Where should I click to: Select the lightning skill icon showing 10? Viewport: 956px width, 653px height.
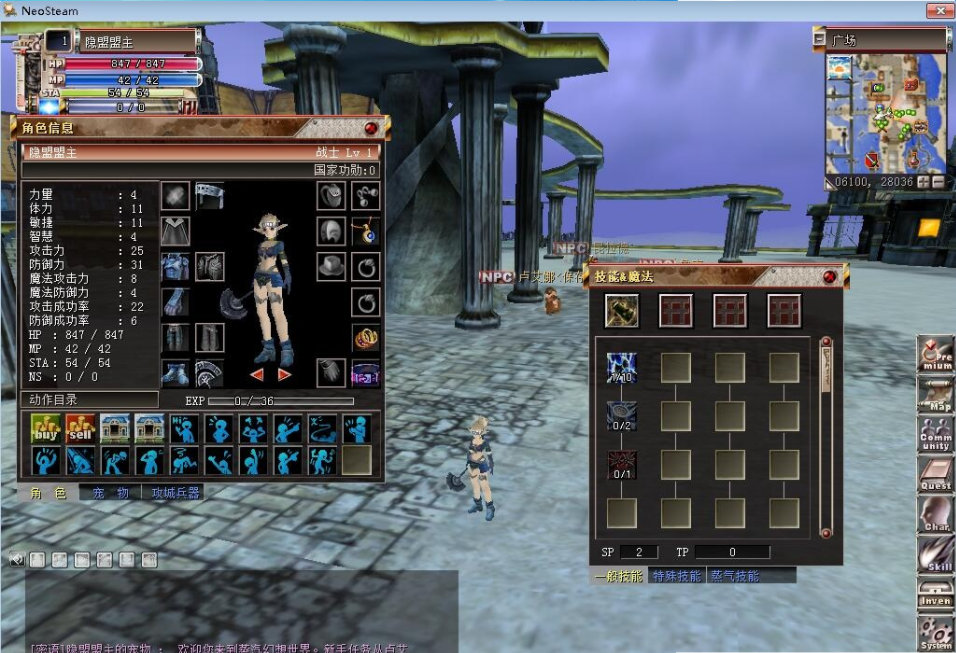tap(621, 368)
